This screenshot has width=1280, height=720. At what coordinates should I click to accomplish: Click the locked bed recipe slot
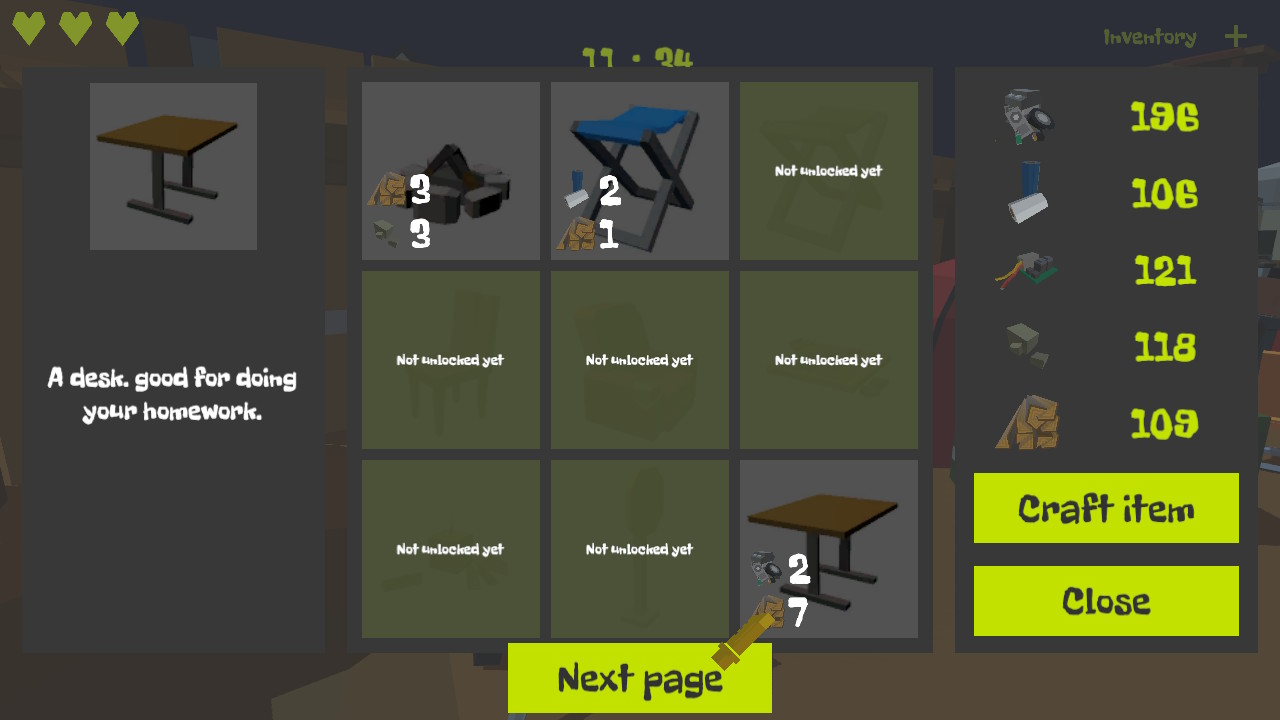[x=828, y=359]
